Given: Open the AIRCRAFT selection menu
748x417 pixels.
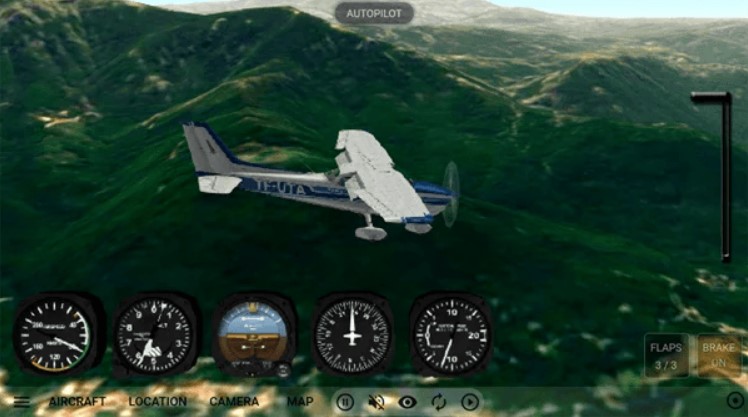Looking at the screenshot, I should tap(78, 402).
